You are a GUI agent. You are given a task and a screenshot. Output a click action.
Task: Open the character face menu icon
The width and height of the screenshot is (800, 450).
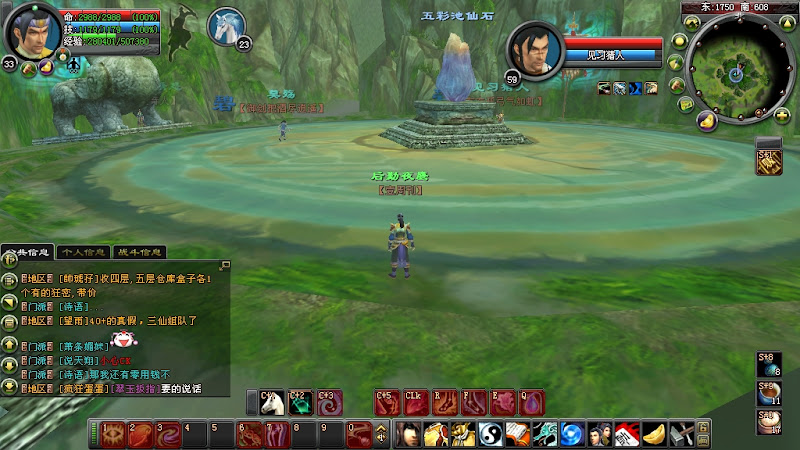[x=407, y=434]
